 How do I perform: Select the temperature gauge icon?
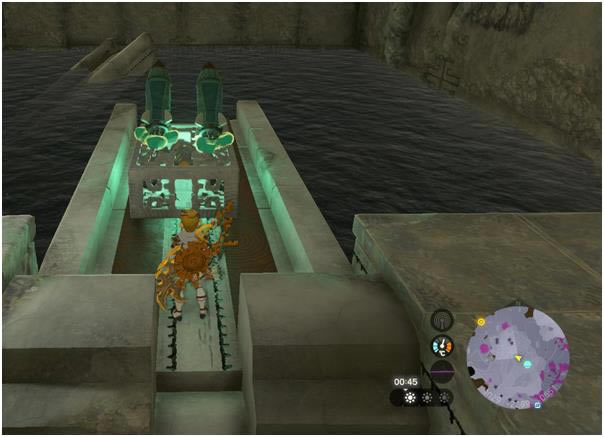point(441,346)
